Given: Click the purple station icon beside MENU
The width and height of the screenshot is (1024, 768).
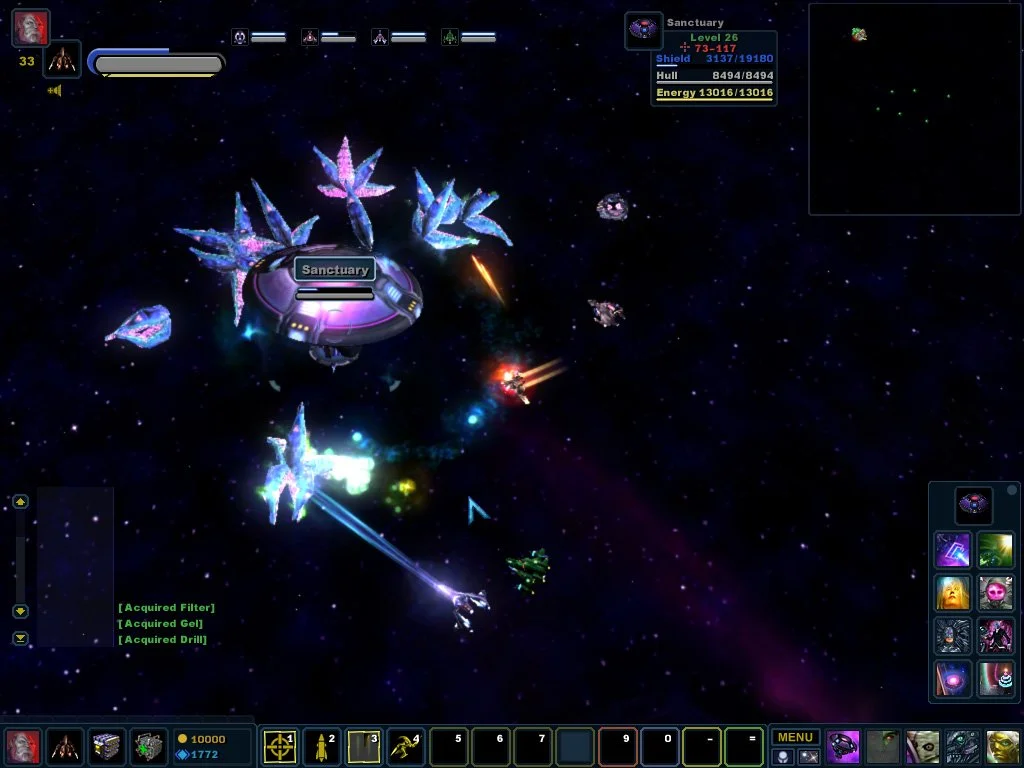Looking at the screenshot, I should point(843,746).
